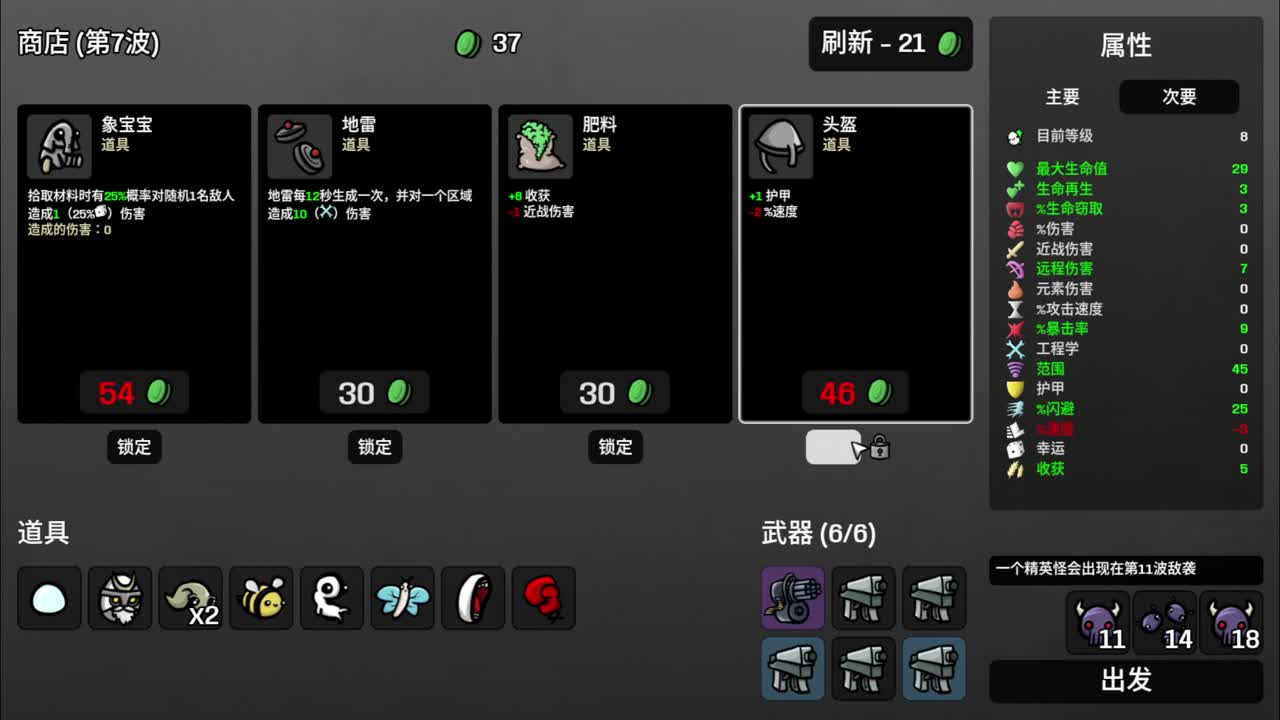The width and height of the screenshot is (1280, 720).
Task: Click the butterfly item icon
Action: (402, 598)
